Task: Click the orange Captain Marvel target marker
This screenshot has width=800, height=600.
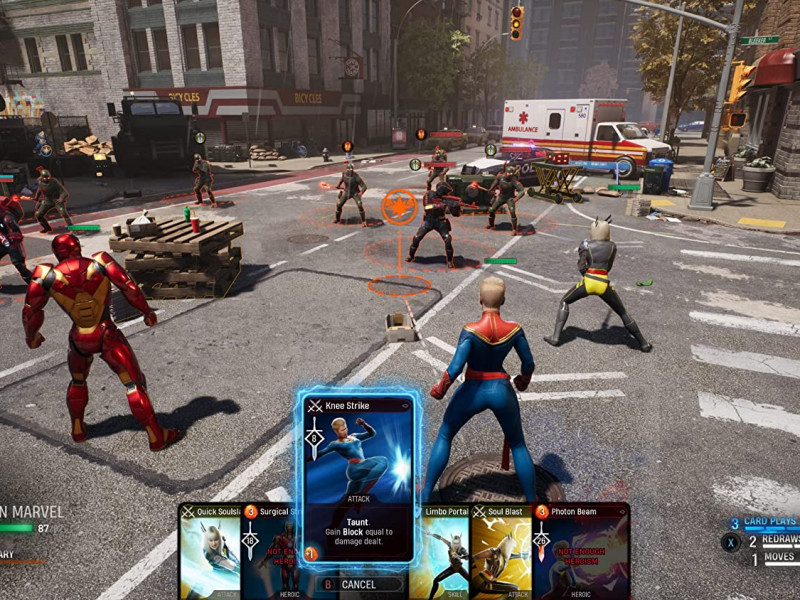Action: pos(399,206)
